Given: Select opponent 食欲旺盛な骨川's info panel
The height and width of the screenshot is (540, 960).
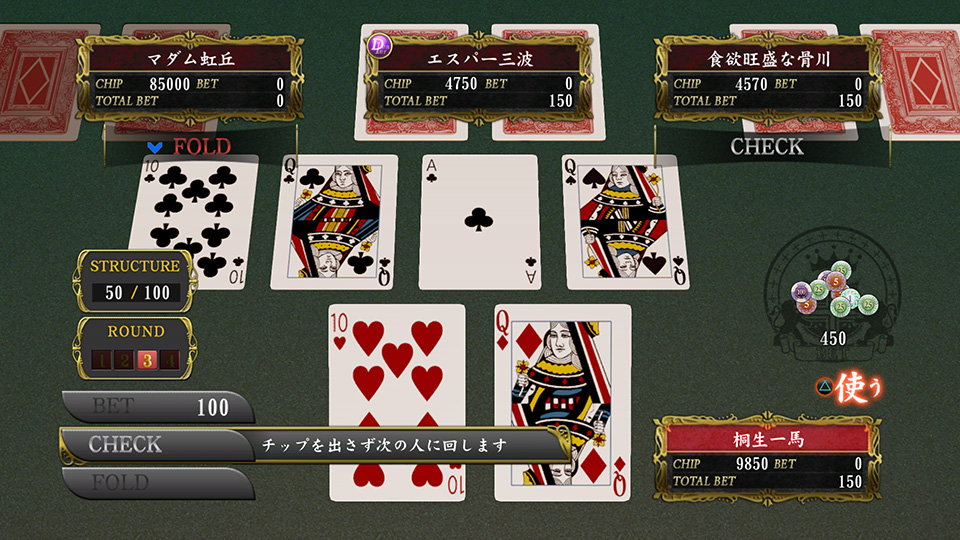Looking at the screenshot, I should click(x=768, y=77).
